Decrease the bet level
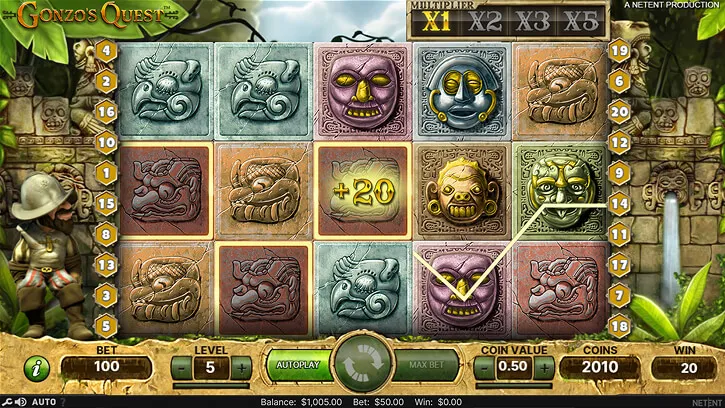Image resolution: width=725 pixels, height=408 pixels. tap(180, 367)
